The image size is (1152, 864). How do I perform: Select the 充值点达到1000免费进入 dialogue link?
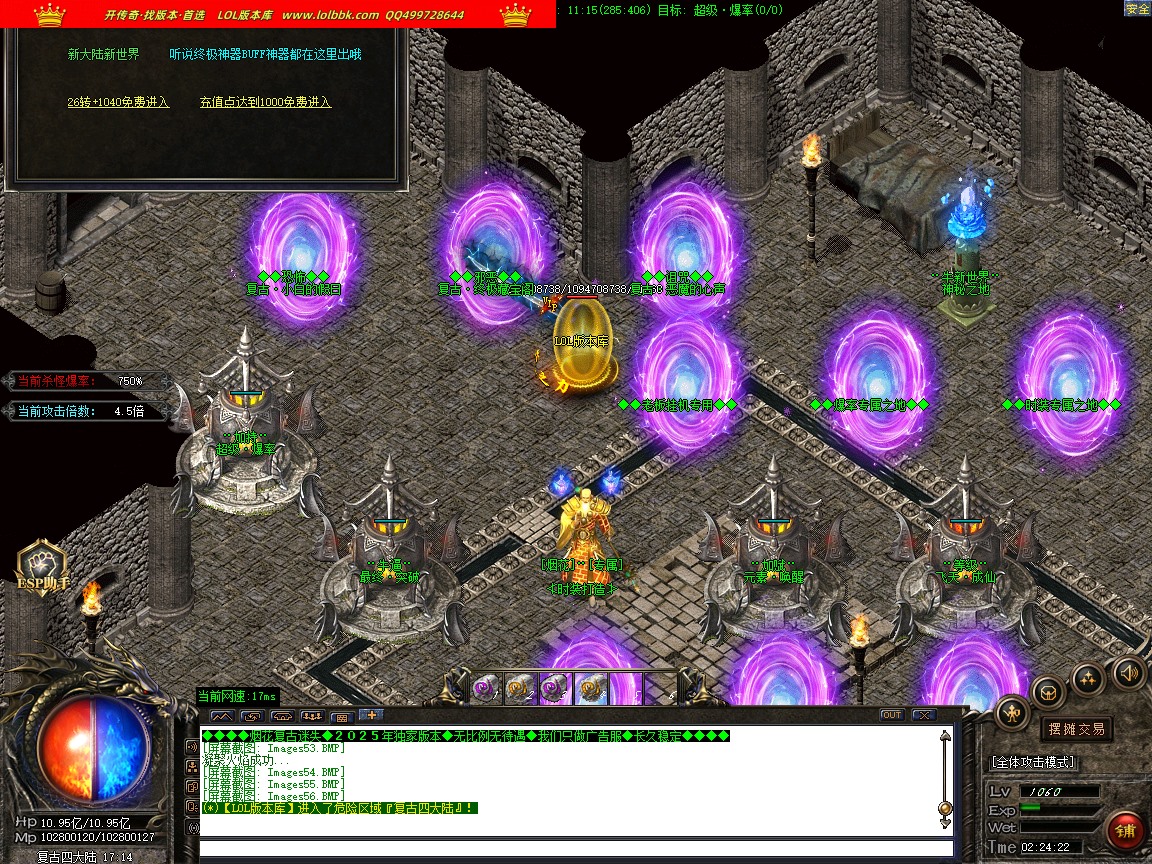[x=265, y=102]
